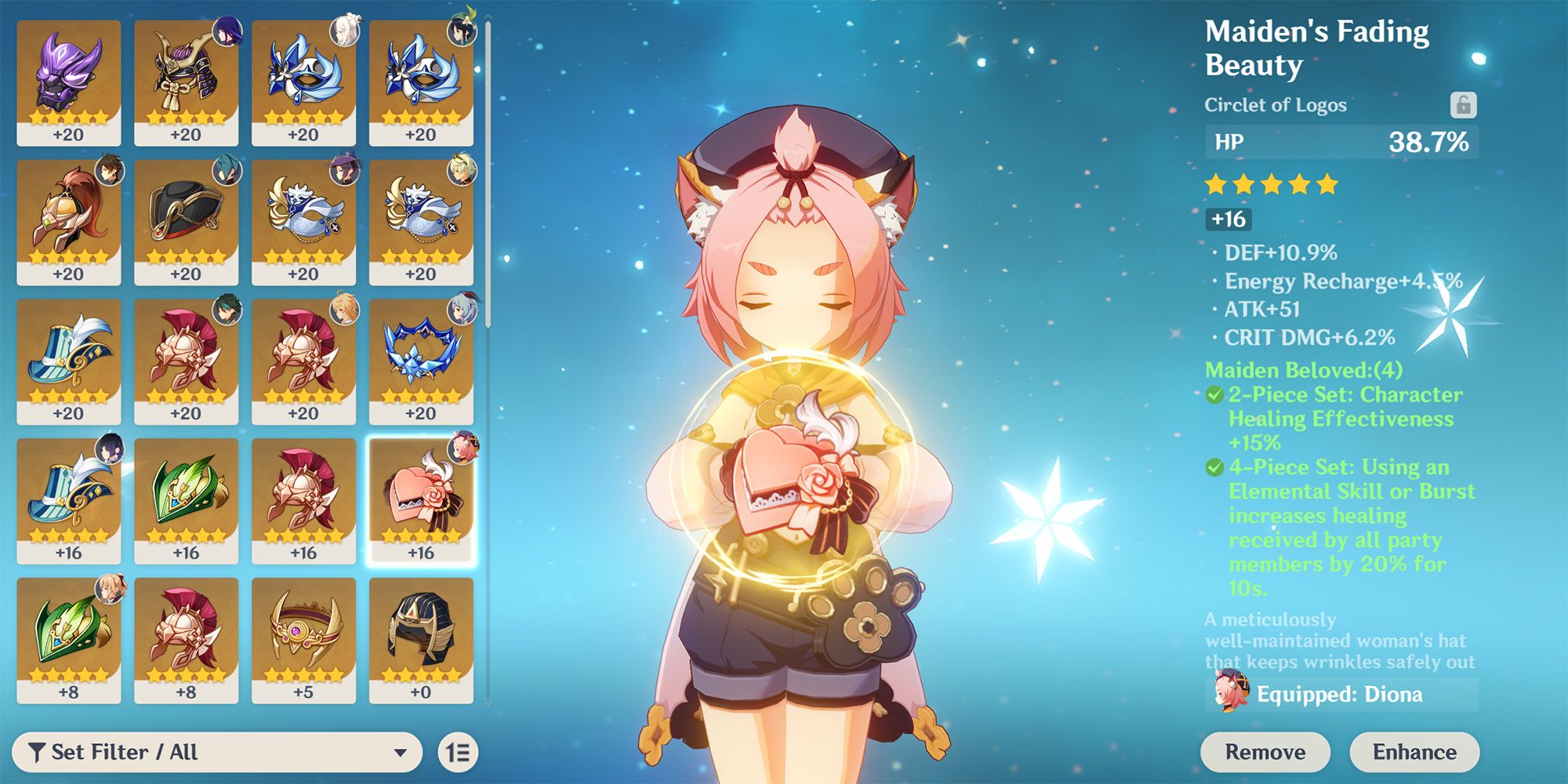Screen dimensions: 1568x784
Task: Toggle the artifact lock icon
Action: pos(1463,104)
